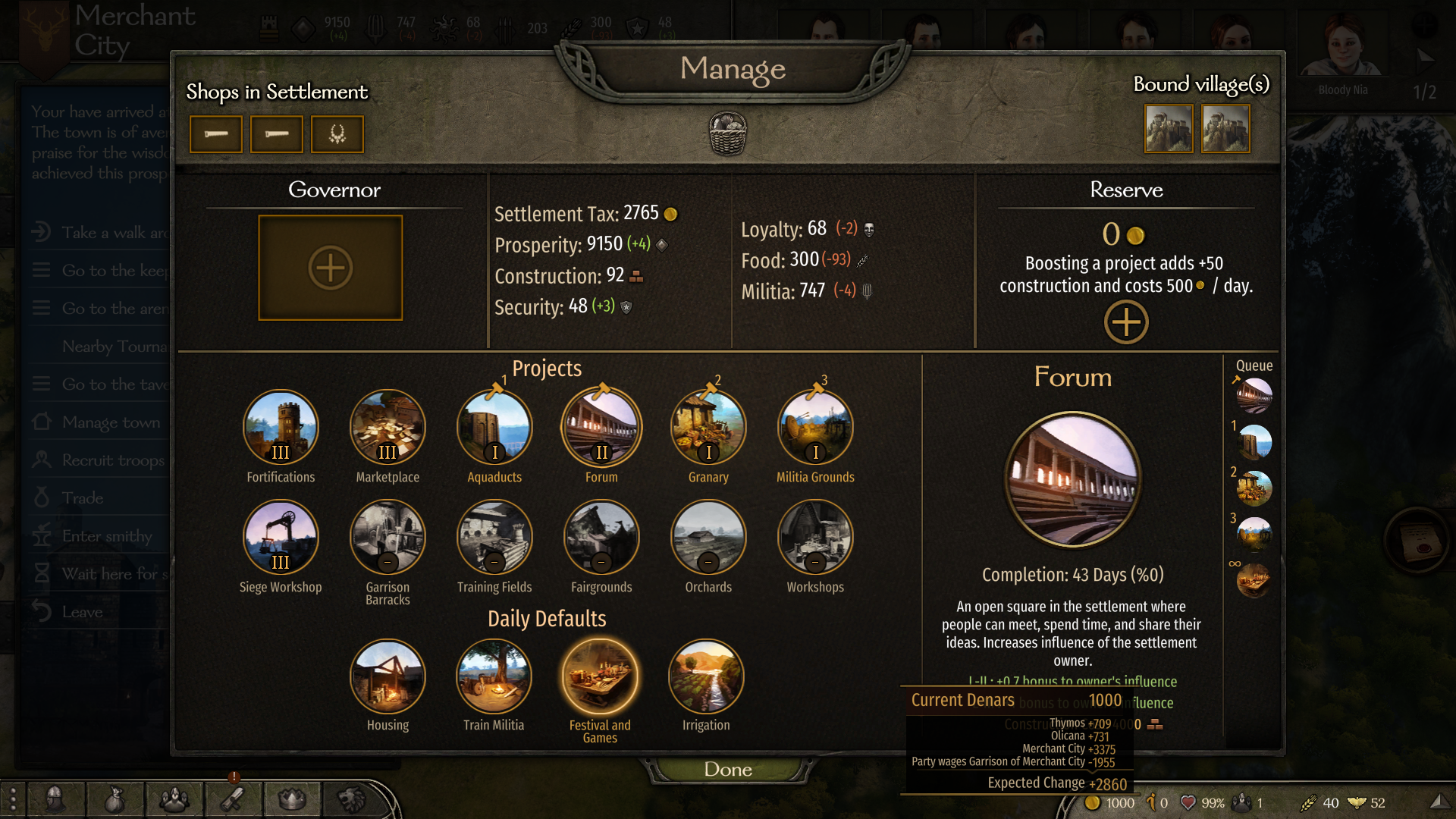The width and height of the screenshot is (1456, 819).
Task: Set Irrigation as daily default
Action: (x=706, y=677)
